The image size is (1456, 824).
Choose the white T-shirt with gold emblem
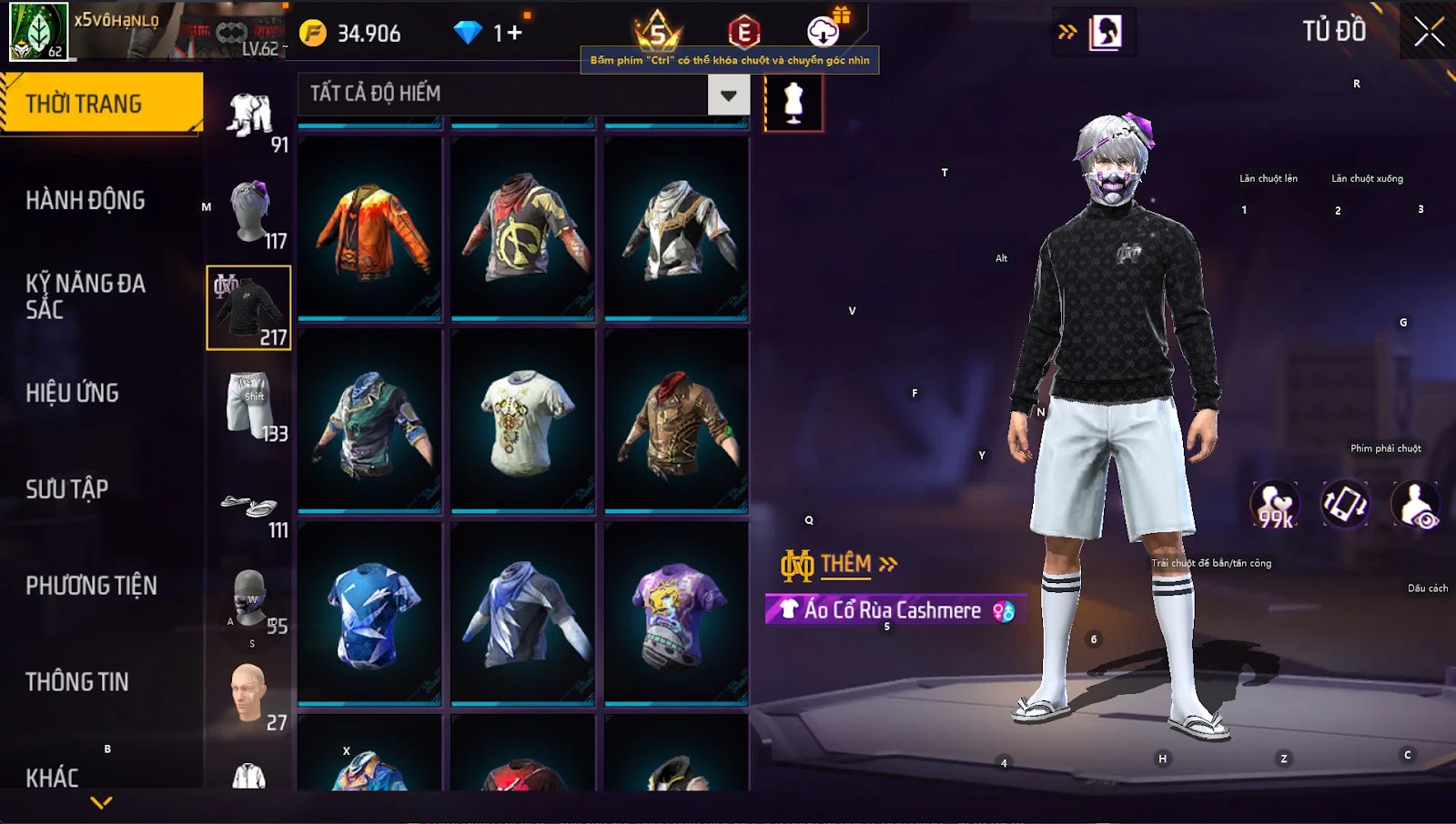coord(523,420)
